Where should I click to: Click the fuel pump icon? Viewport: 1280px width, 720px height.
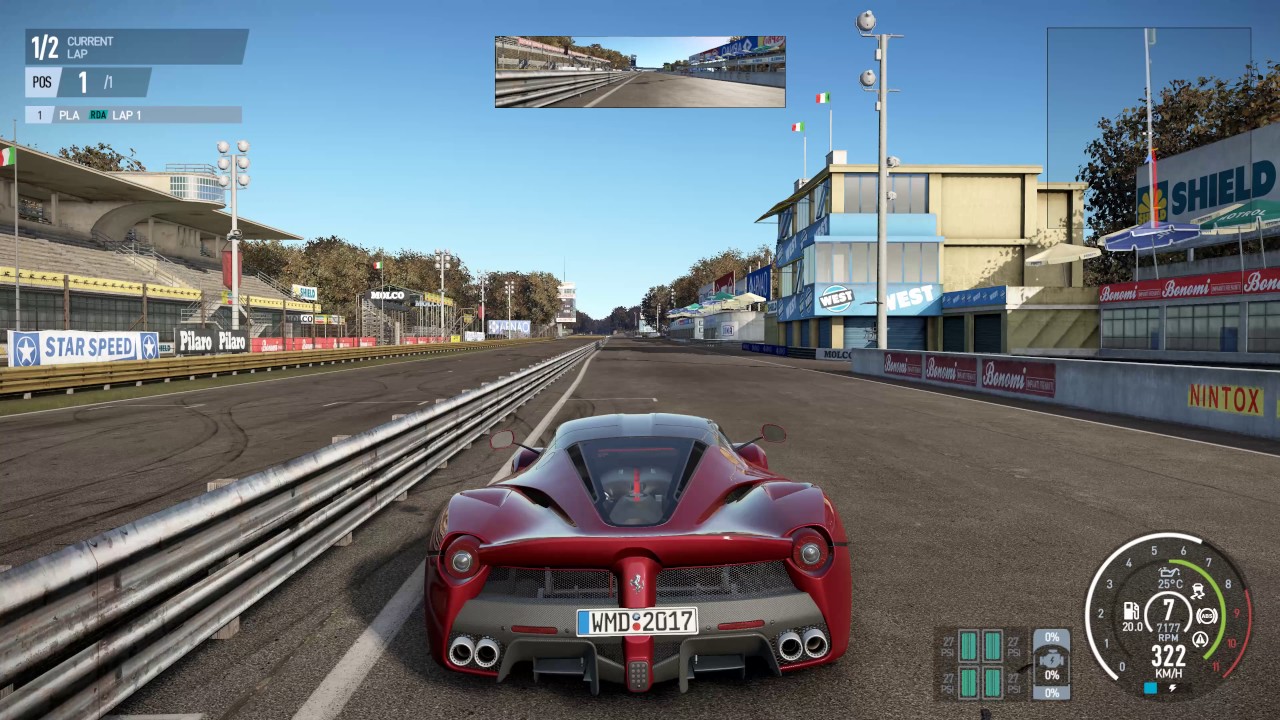click(1131, 609)
